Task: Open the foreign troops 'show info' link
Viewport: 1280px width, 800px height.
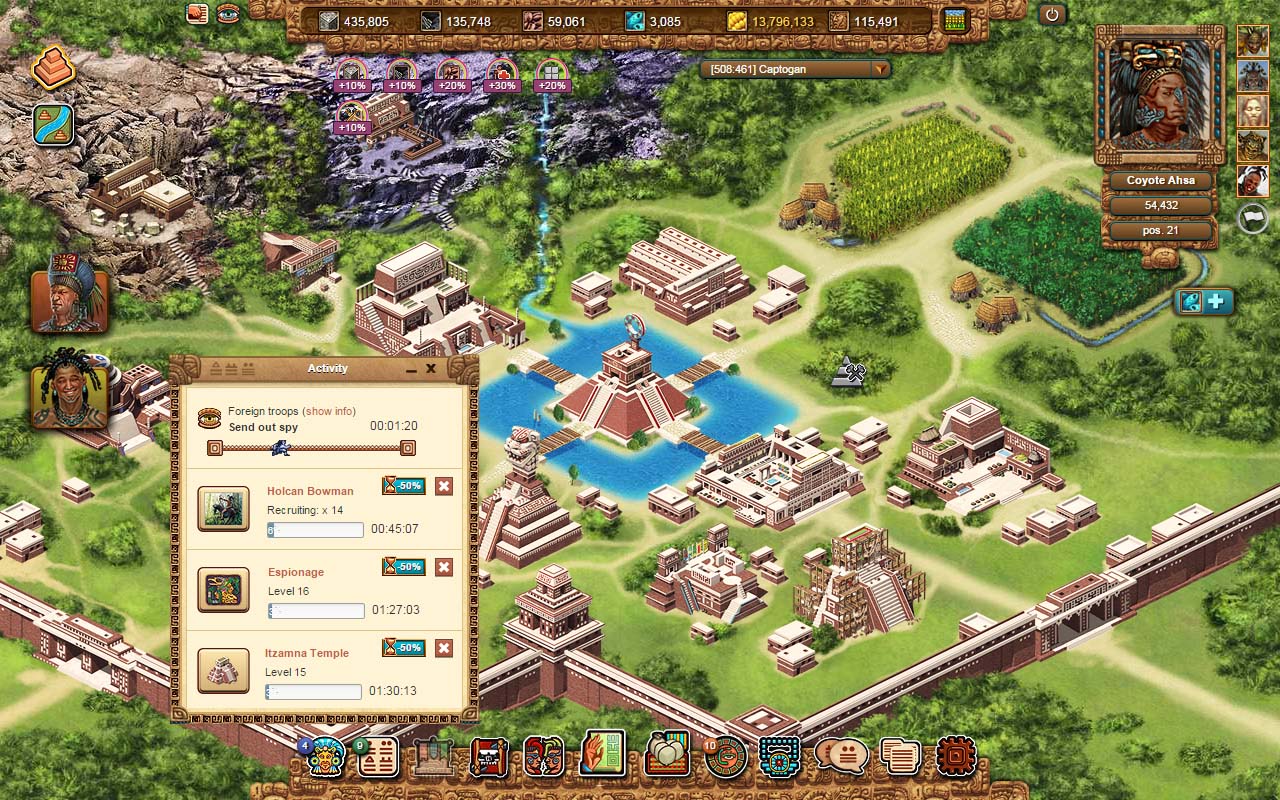Action: pos(330,411)
